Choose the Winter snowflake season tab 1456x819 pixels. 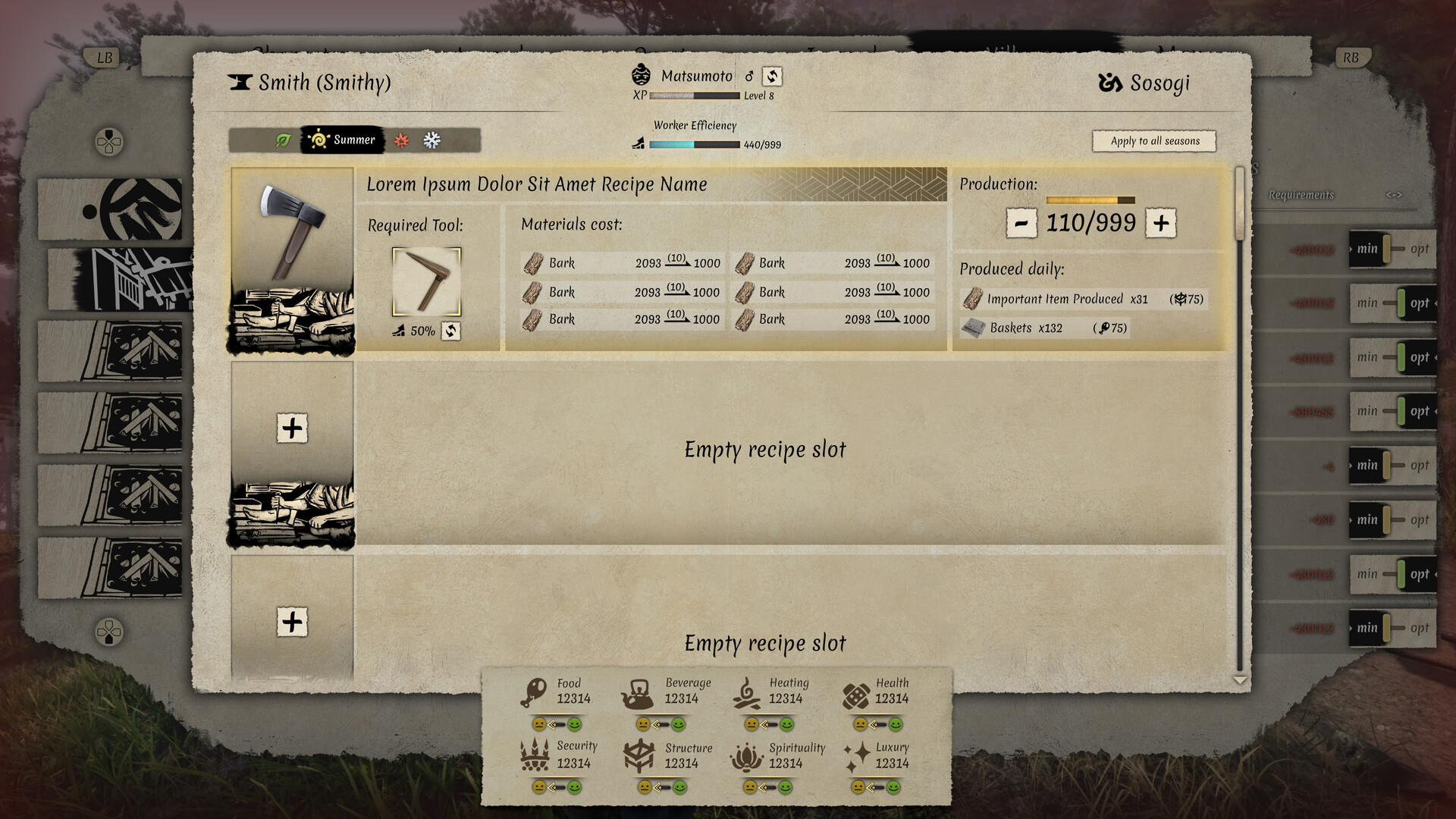[431, 140]
